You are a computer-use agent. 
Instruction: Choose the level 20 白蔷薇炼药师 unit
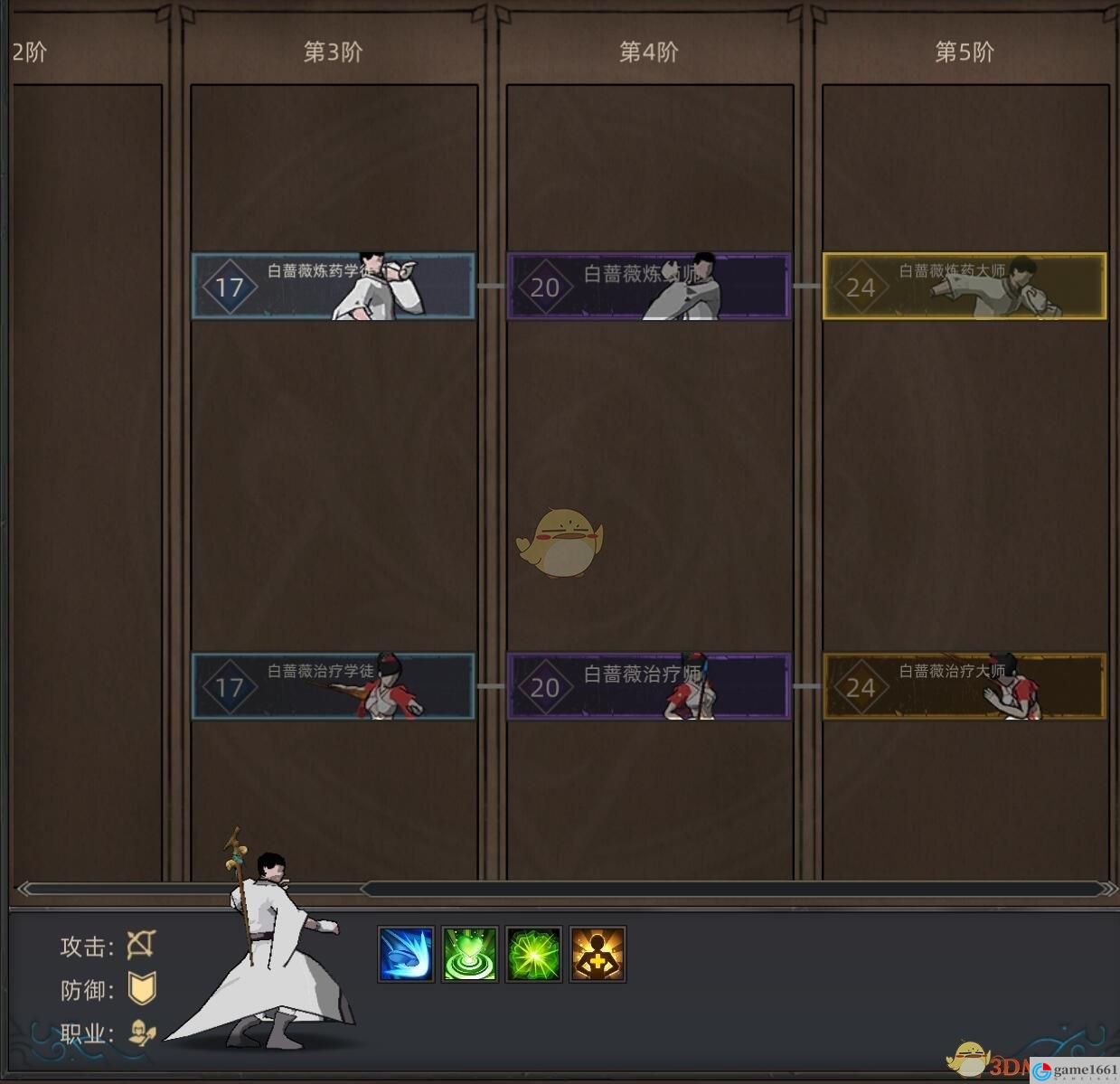click(648, 287)
